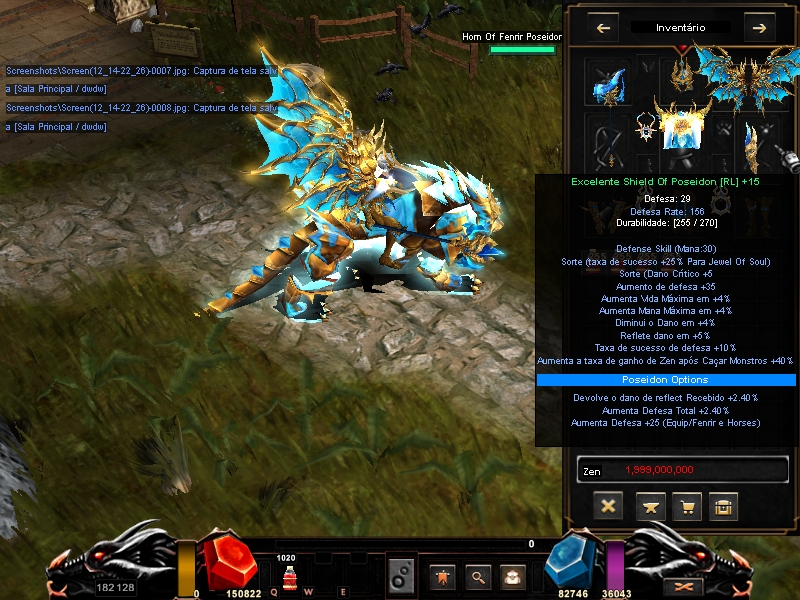
Task: Click the crossed-swords button at bottom right
Action: click(x=685, y=585)
